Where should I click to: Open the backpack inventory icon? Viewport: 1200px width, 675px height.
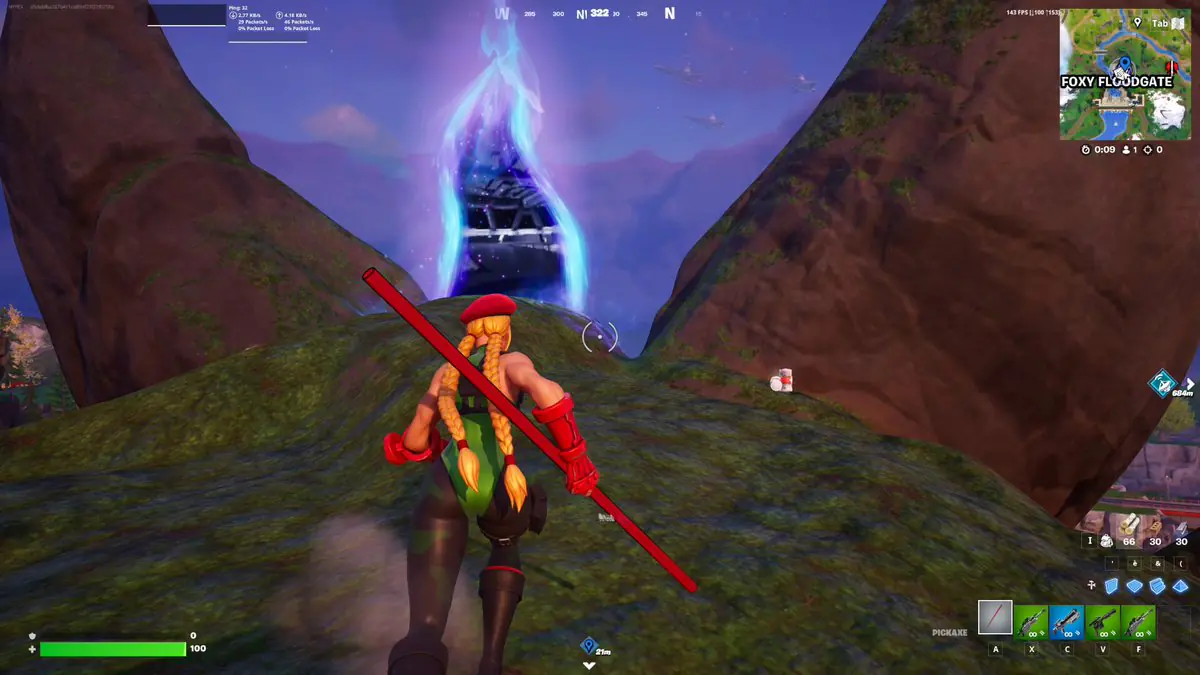1107,541
